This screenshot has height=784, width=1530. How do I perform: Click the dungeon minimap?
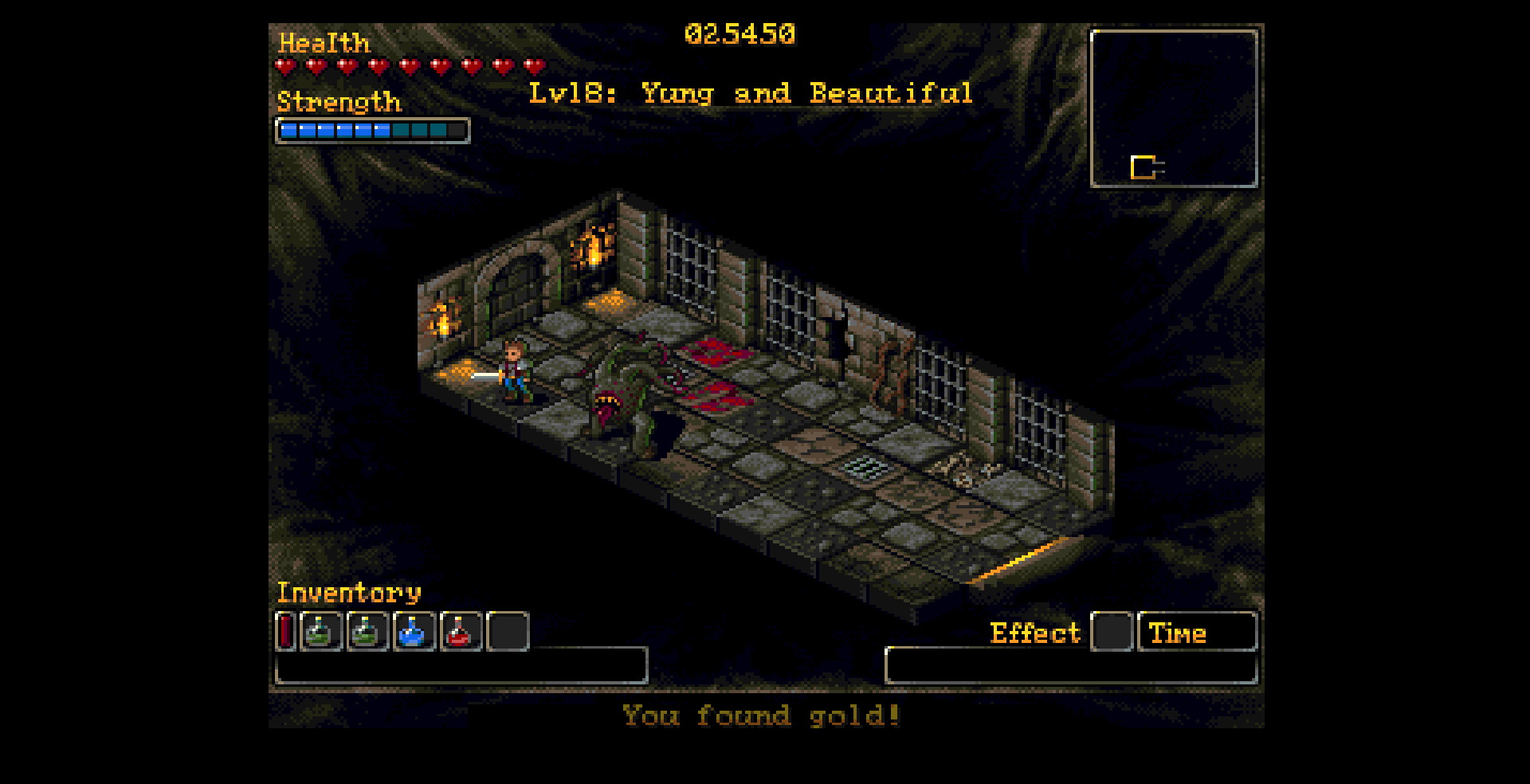[1173, 109]
